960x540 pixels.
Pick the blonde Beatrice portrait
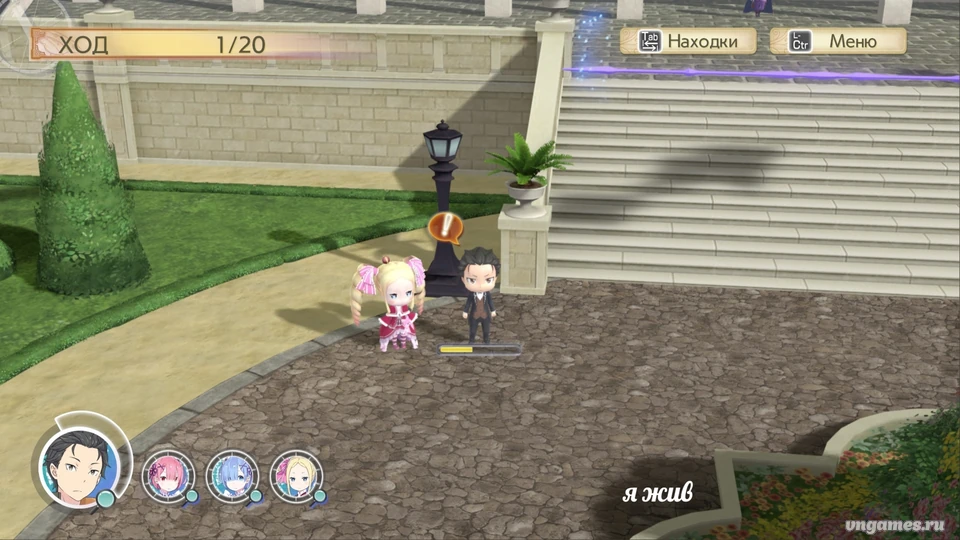[295, 474]
